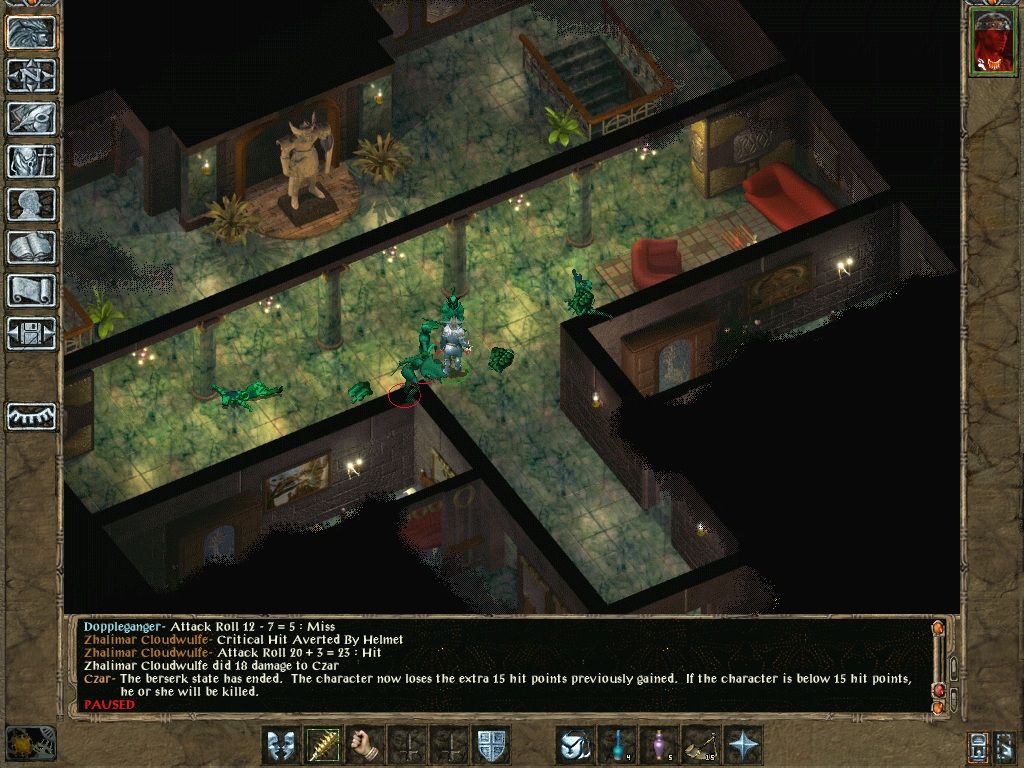Open the mage spellbook

coord(31,248)
